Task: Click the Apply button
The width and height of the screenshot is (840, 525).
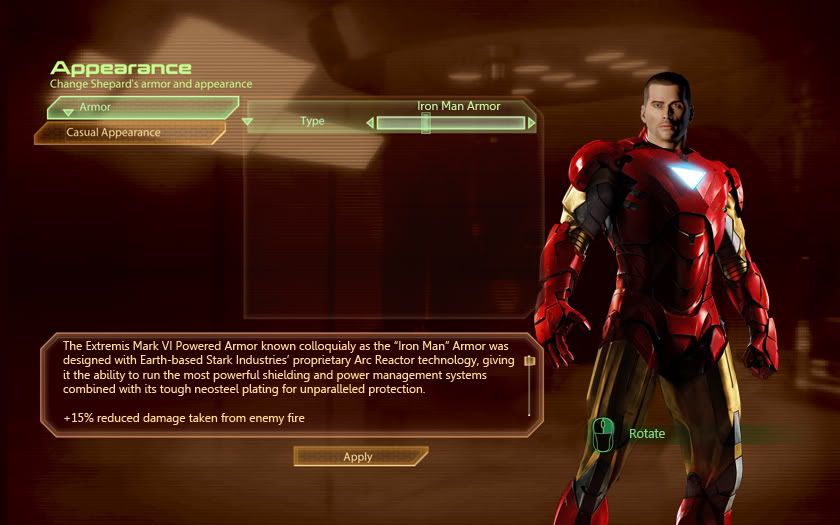Action: [x=359, y=457]
